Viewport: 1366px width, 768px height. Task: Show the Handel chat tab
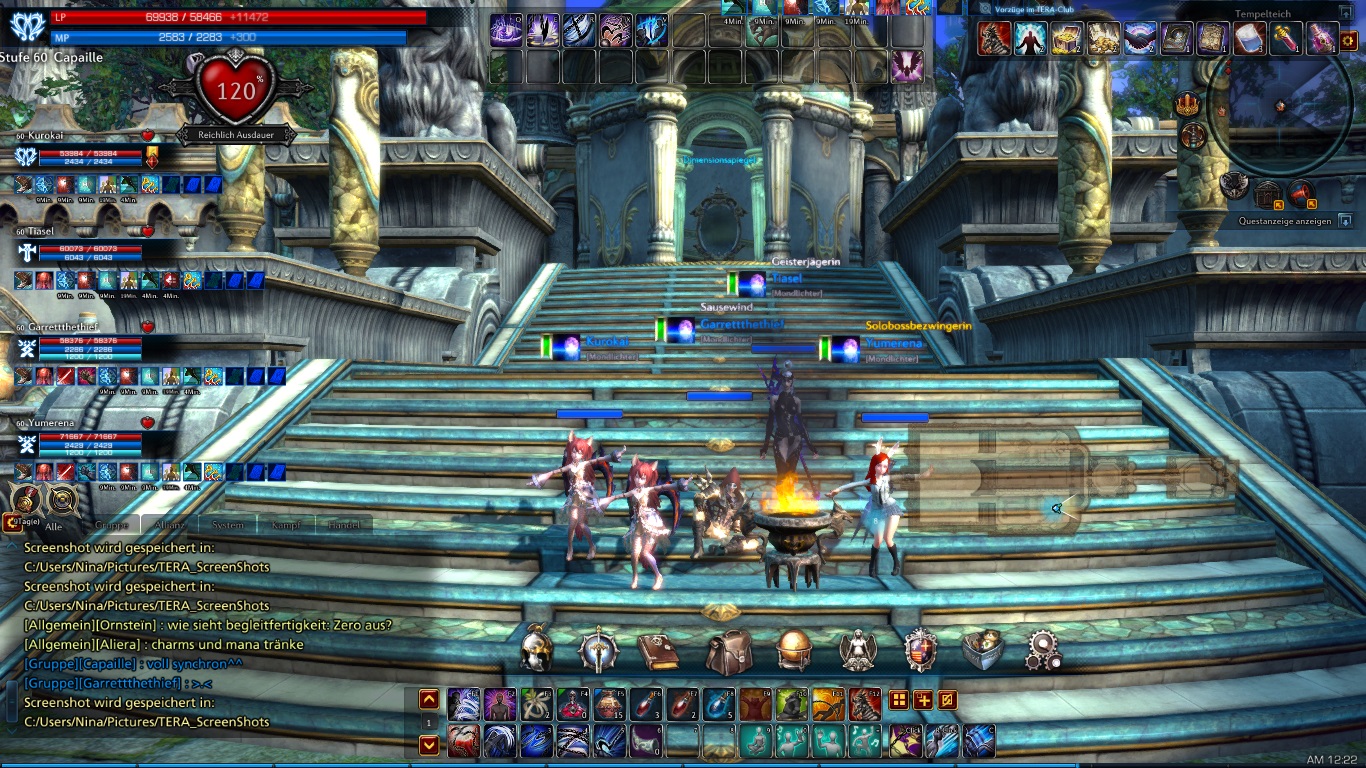tap(344, 525)
